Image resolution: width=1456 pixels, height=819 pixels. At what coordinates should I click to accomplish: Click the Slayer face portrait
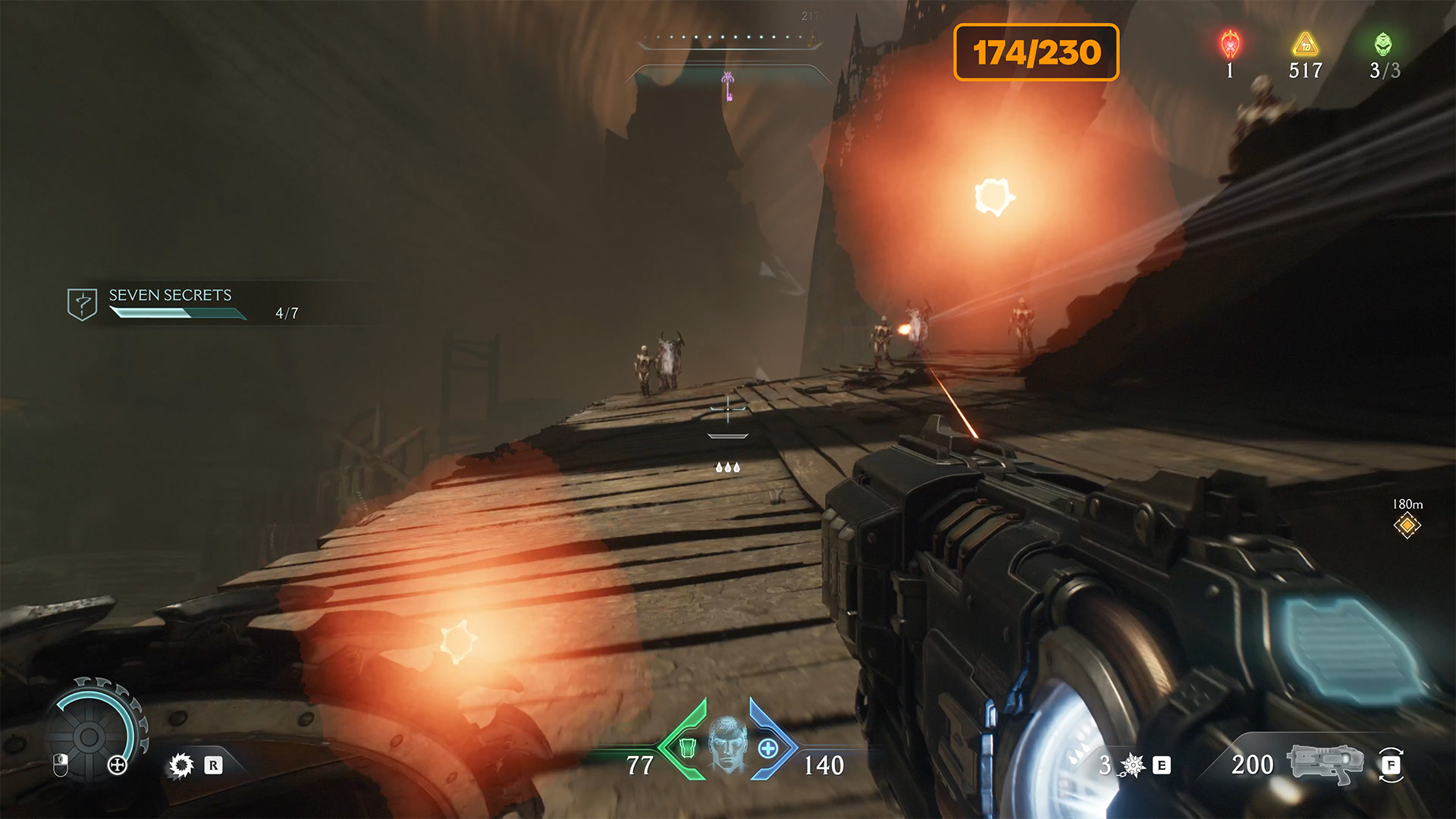(x=728, y=744)
